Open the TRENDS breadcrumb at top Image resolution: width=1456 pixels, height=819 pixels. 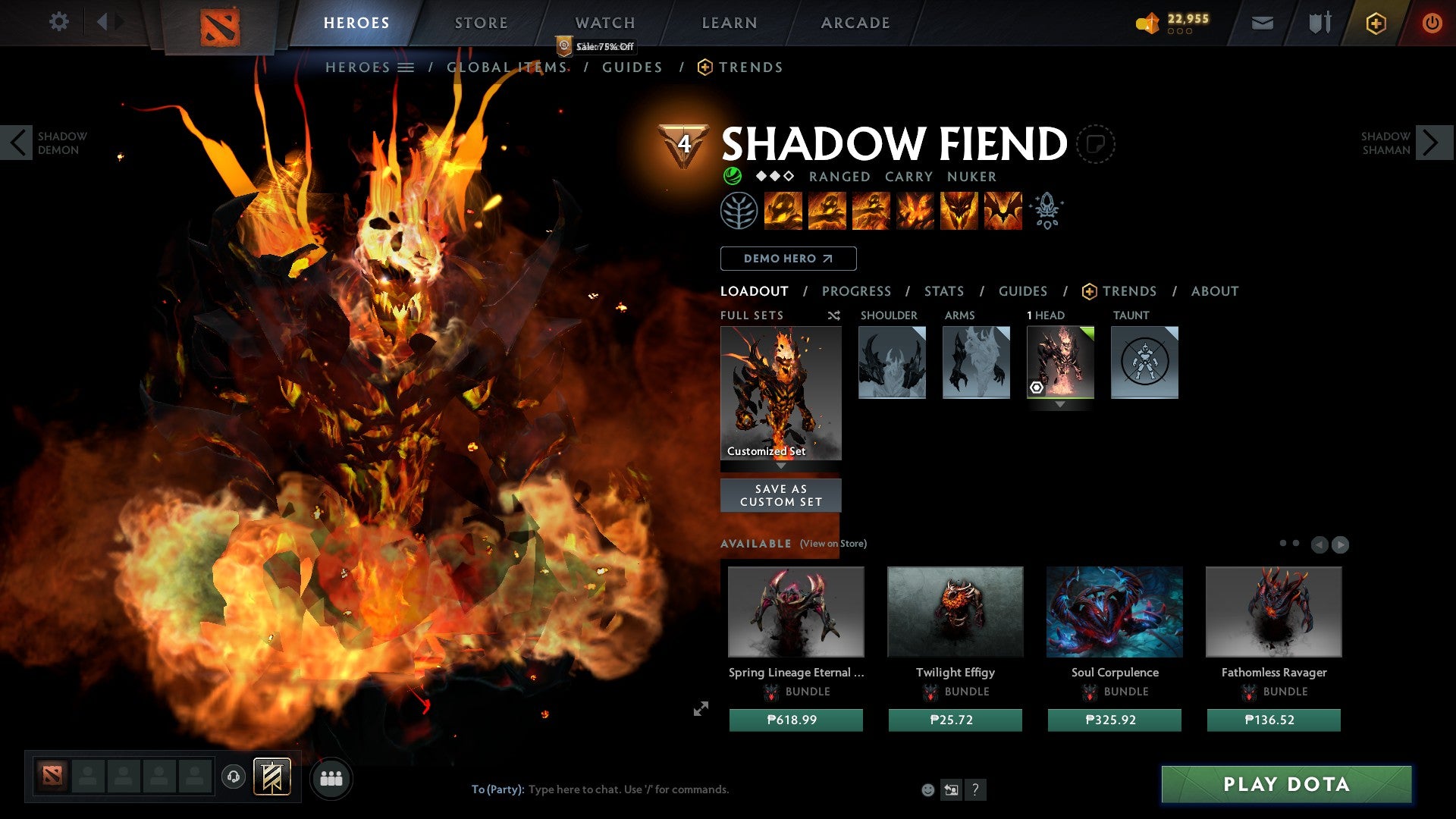[x=751, y=67]
